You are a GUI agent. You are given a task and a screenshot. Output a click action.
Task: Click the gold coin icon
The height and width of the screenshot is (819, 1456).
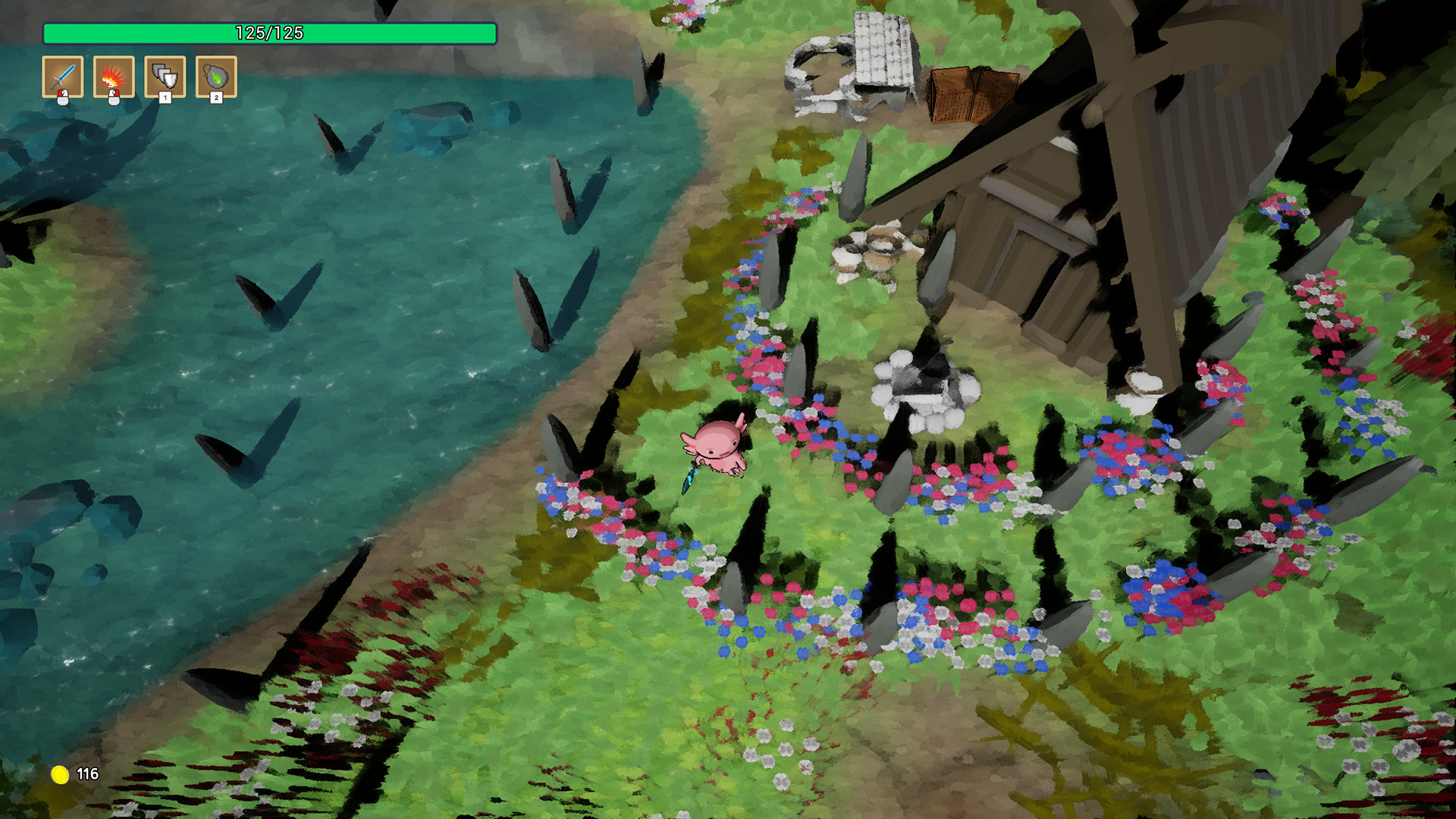pos(61,776)
